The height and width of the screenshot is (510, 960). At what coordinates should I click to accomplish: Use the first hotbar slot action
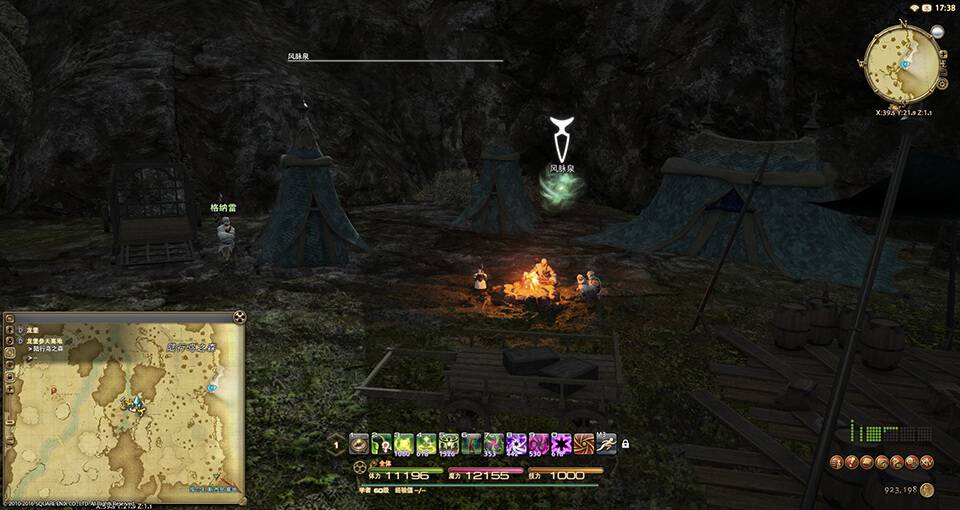click(358, 443)
